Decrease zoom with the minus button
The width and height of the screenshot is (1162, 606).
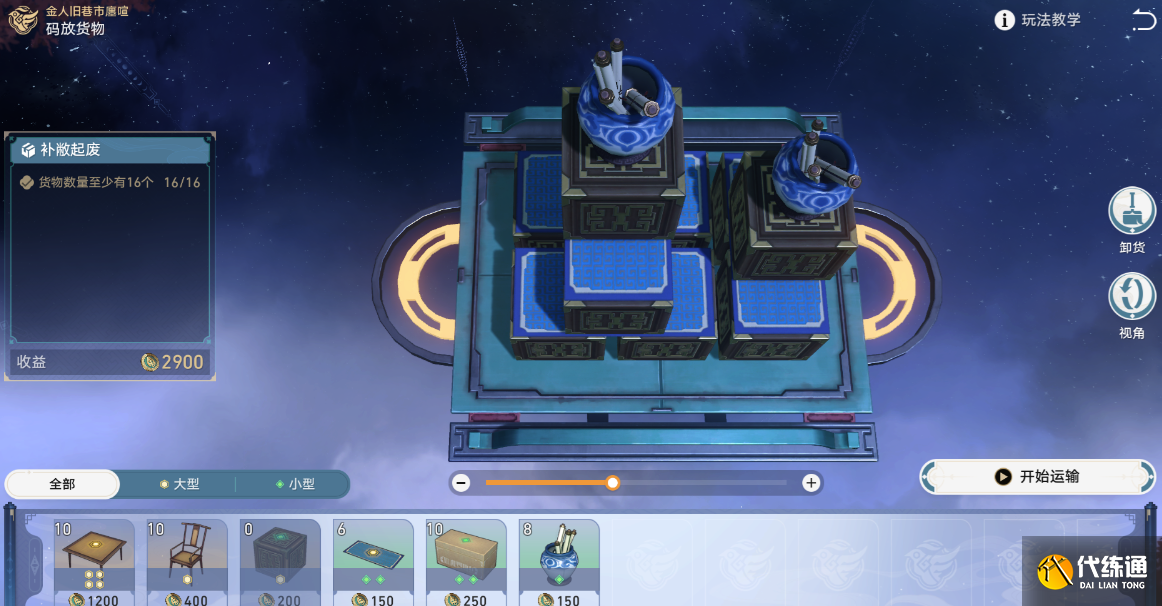(461, 483)
